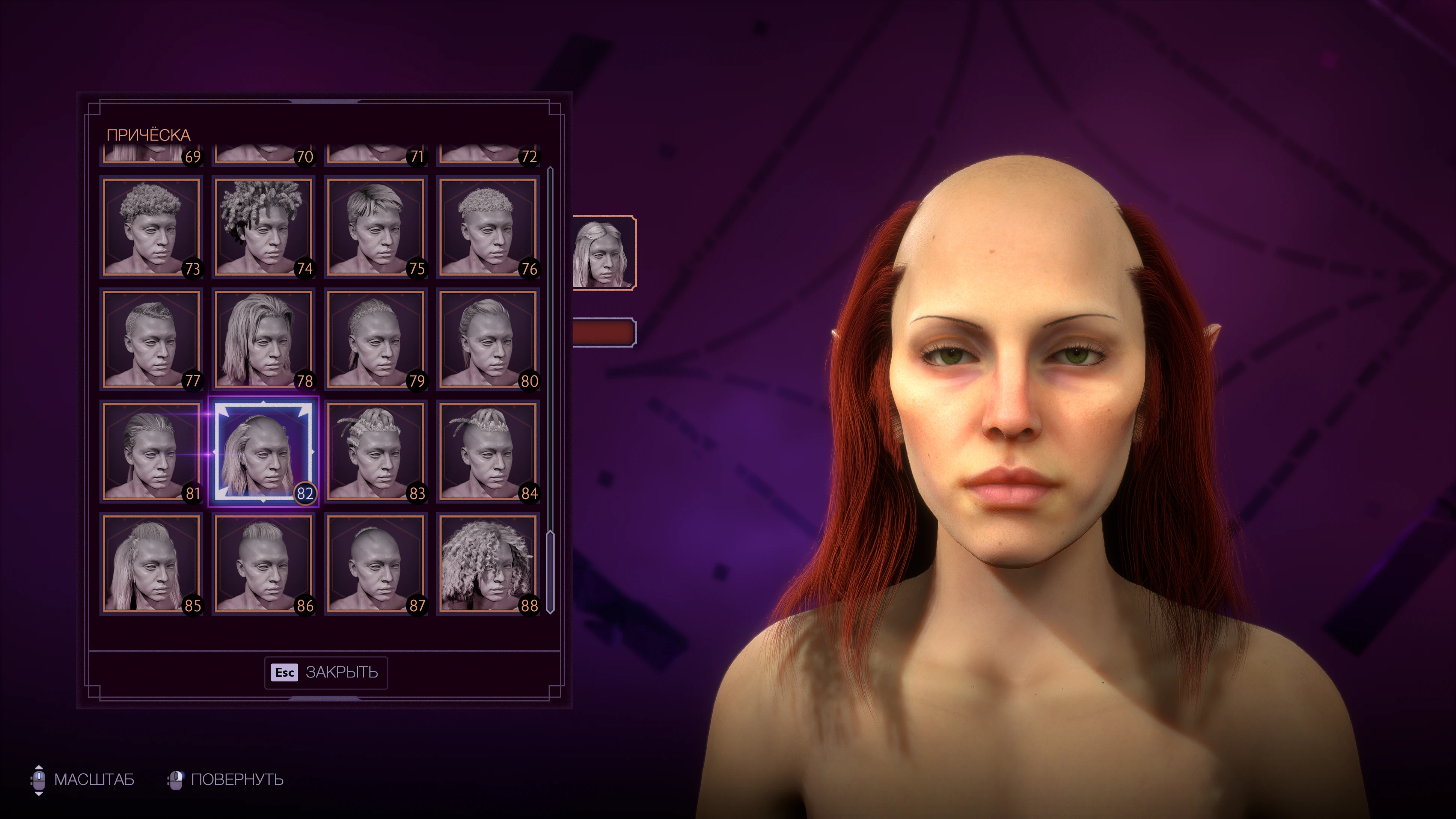The height and width of the screenshot is (819, 1456).
Task: Select voluminous curly hairstyle 88
Action: (x=488, y=564)
